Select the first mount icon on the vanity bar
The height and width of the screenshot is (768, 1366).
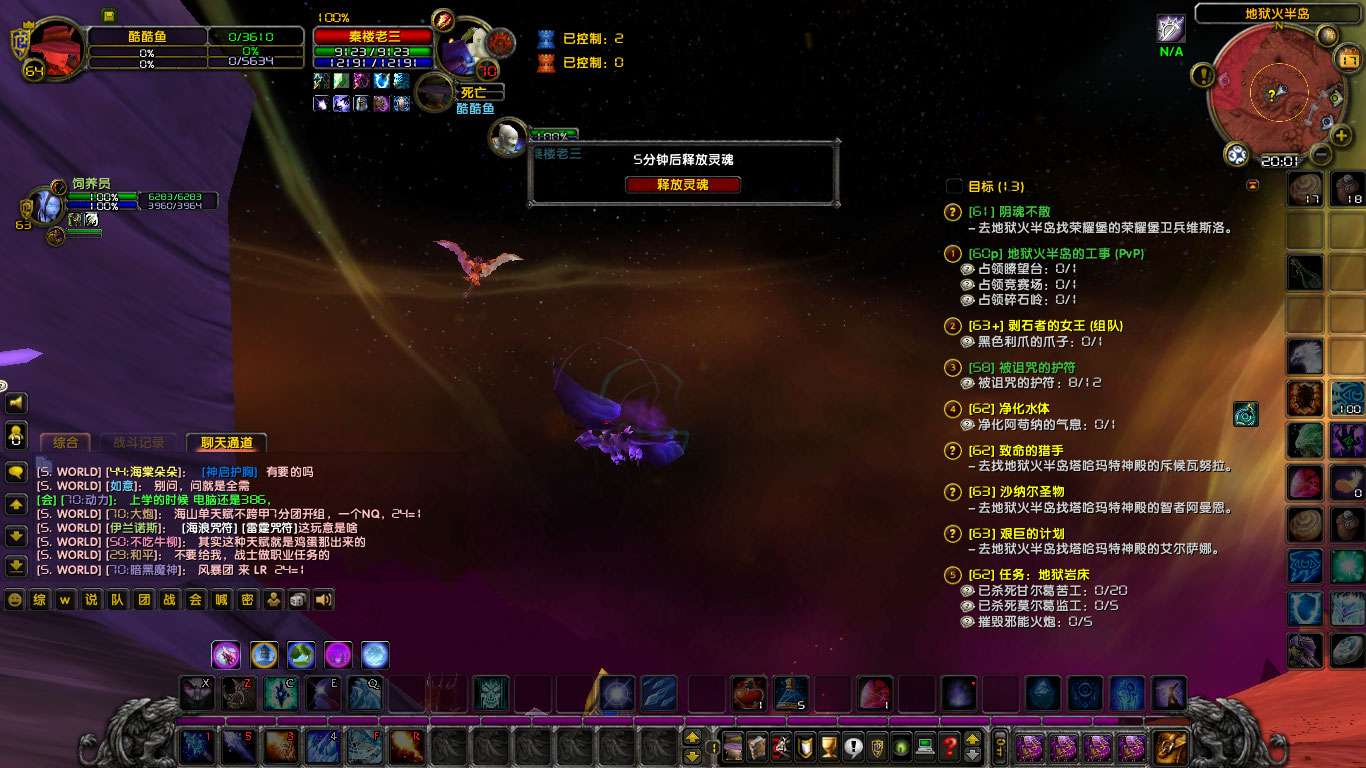226,655
